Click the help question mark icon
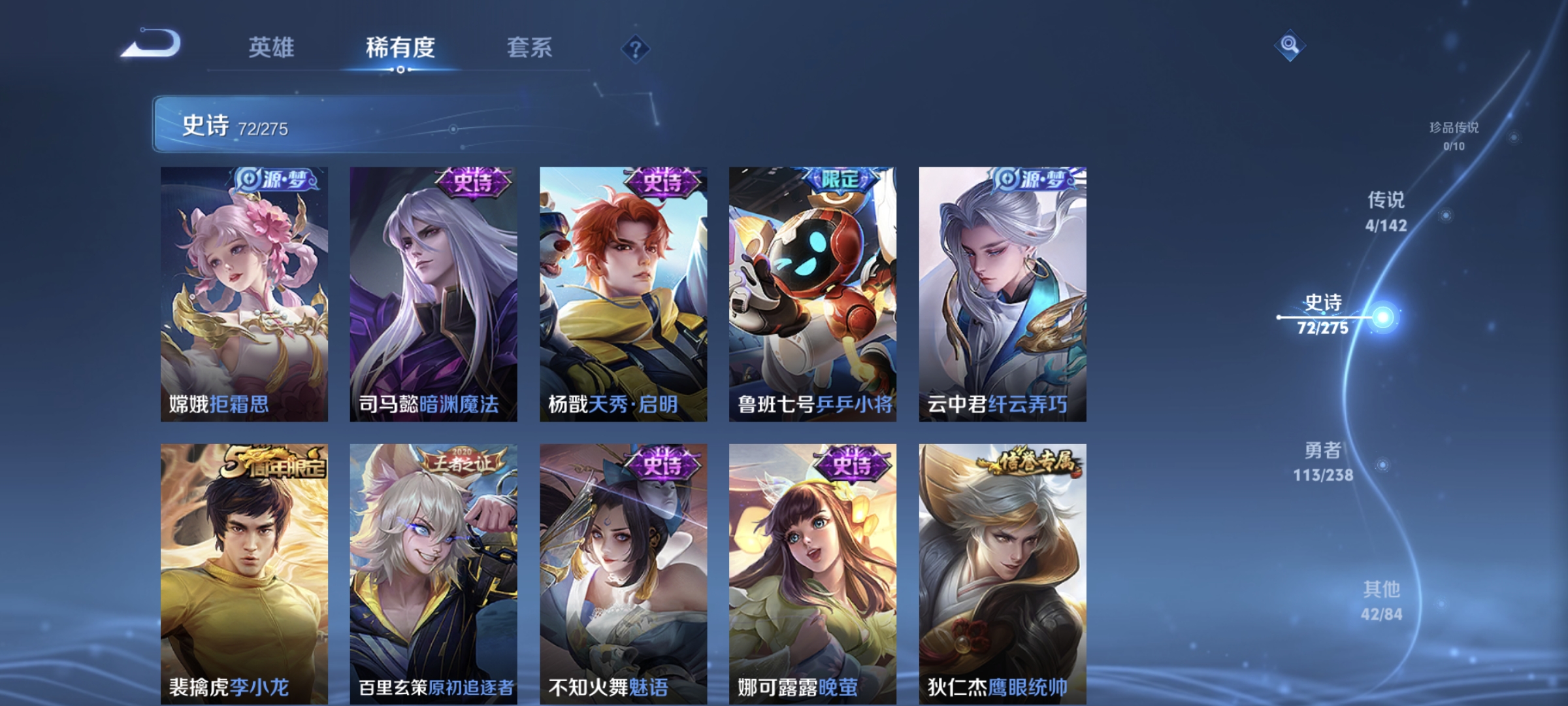 click(x=637, y=49)
